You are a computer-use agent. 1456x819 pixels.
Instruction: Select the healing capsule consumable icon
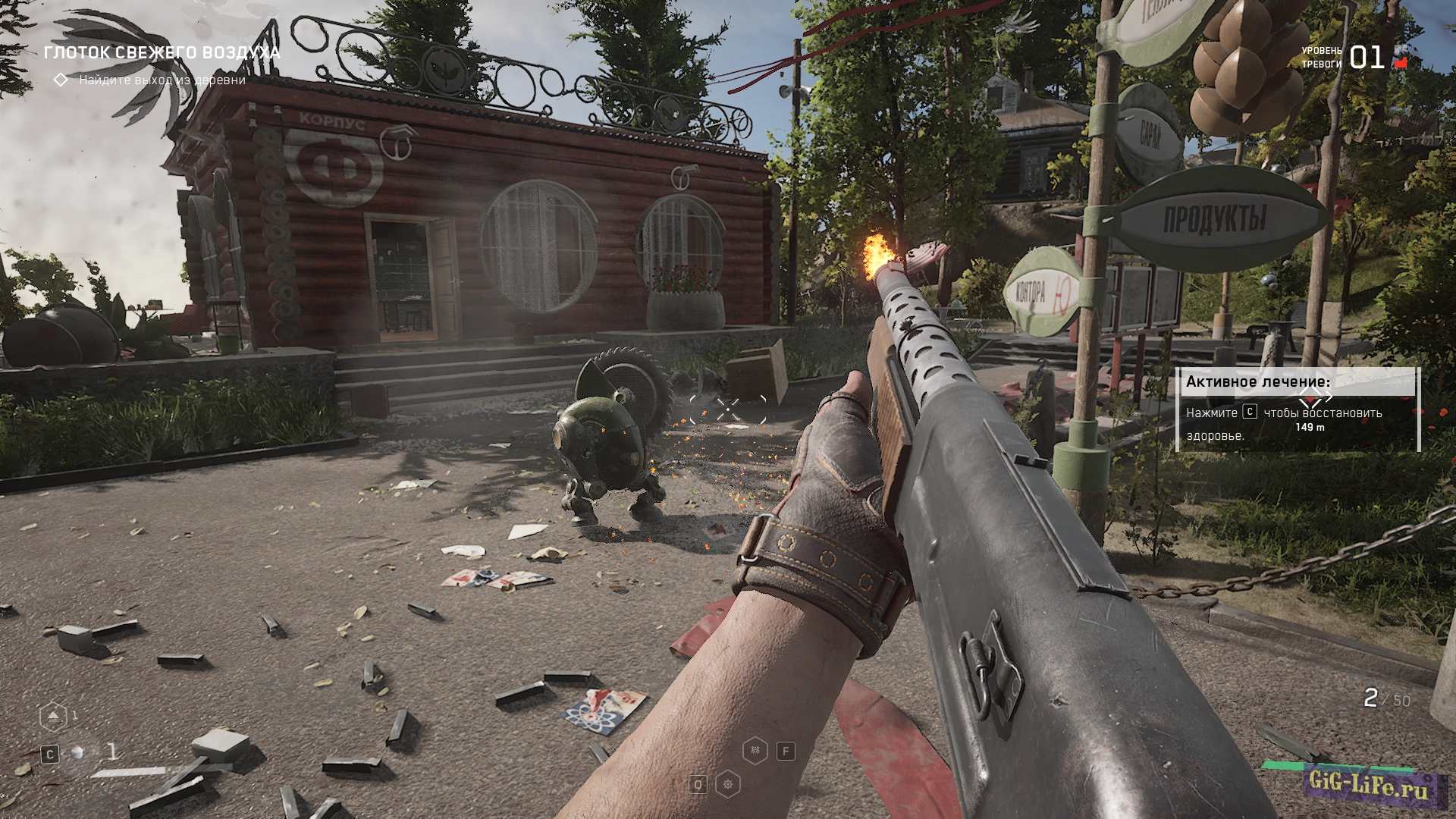pyautogui.click(x=77, y=753)
